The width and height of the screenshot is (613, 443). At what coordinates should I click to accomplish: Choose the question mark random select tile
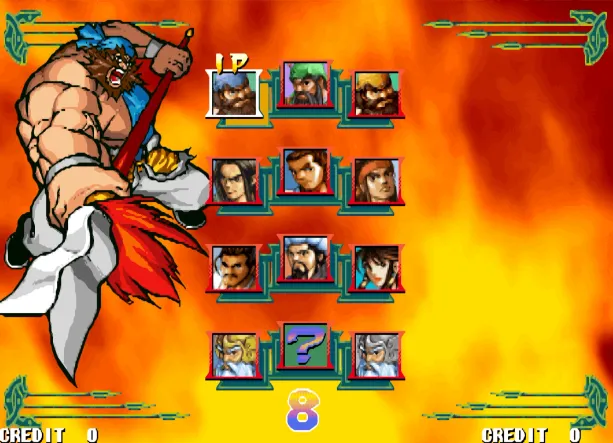[306, 346]
